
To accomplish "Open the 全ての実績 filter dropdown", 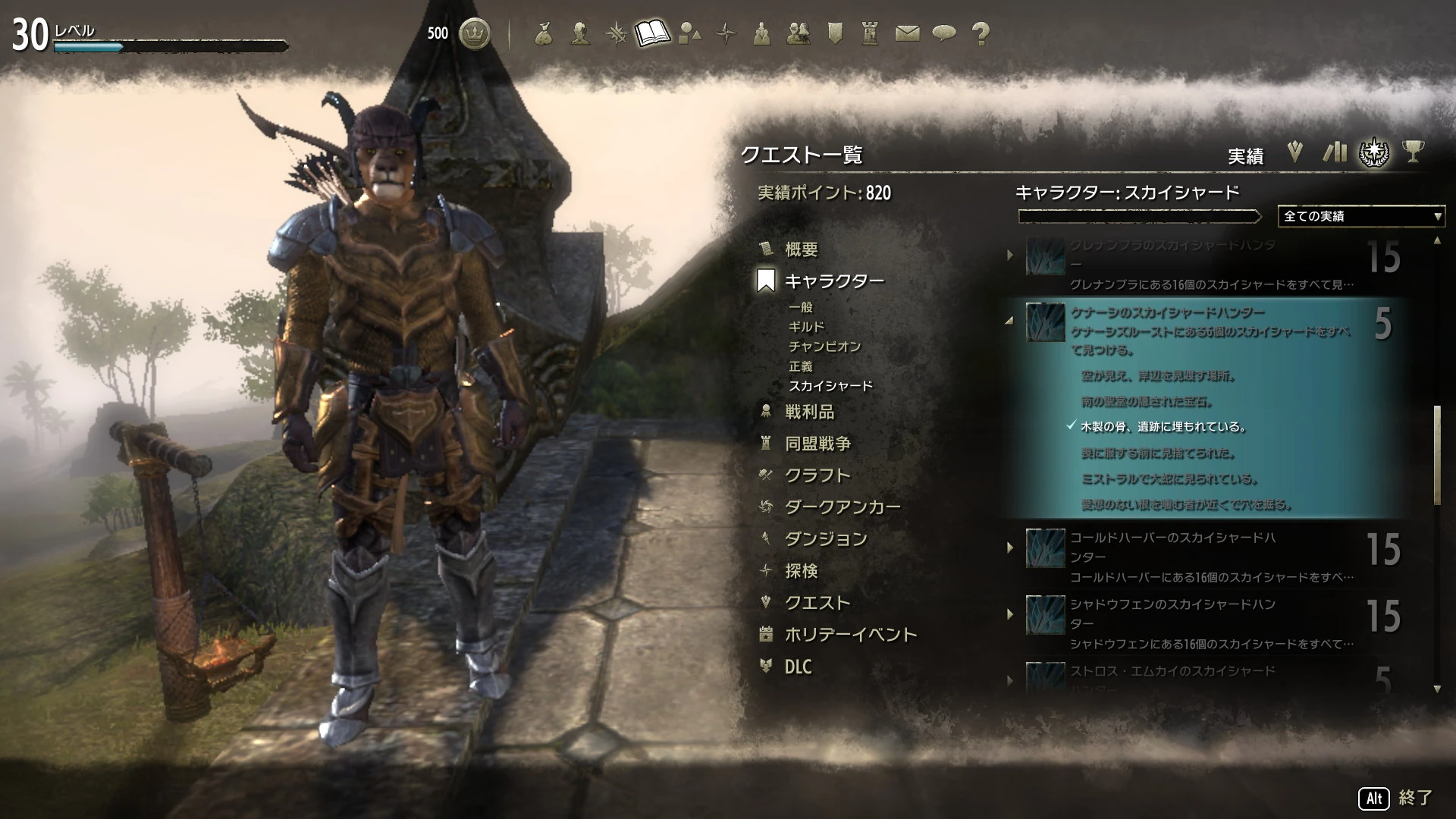I will pos(1360,217).
